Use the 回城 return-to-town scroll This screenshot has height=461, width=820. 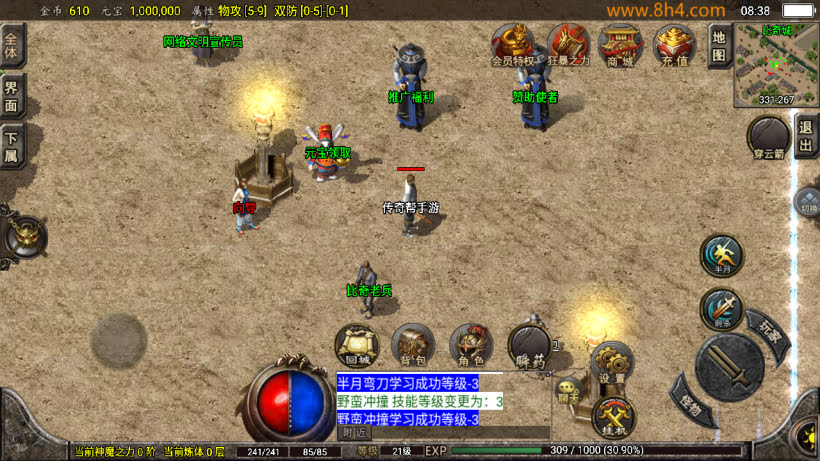pyautogui.click(x=356, y=345)
